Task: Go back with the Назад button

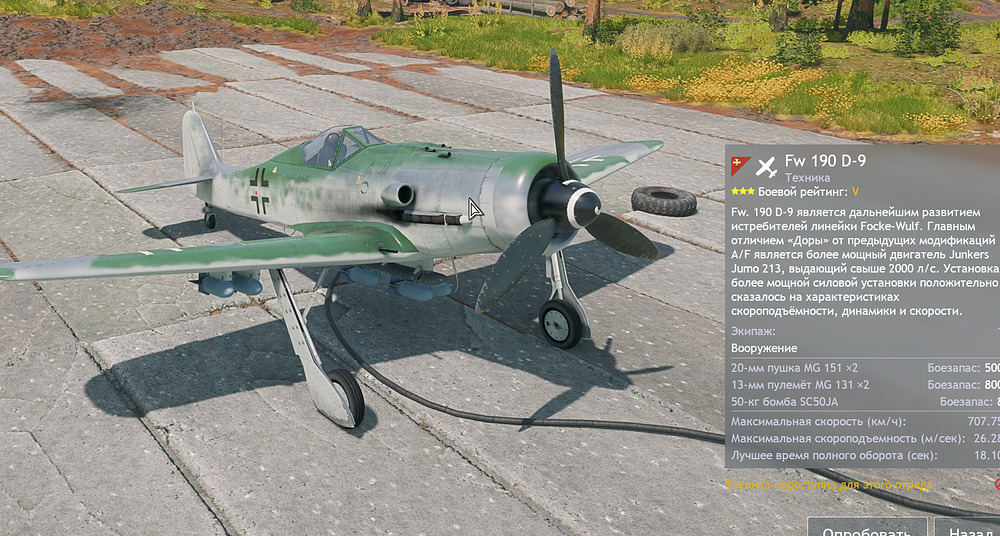Action: [x=967, y=527]
